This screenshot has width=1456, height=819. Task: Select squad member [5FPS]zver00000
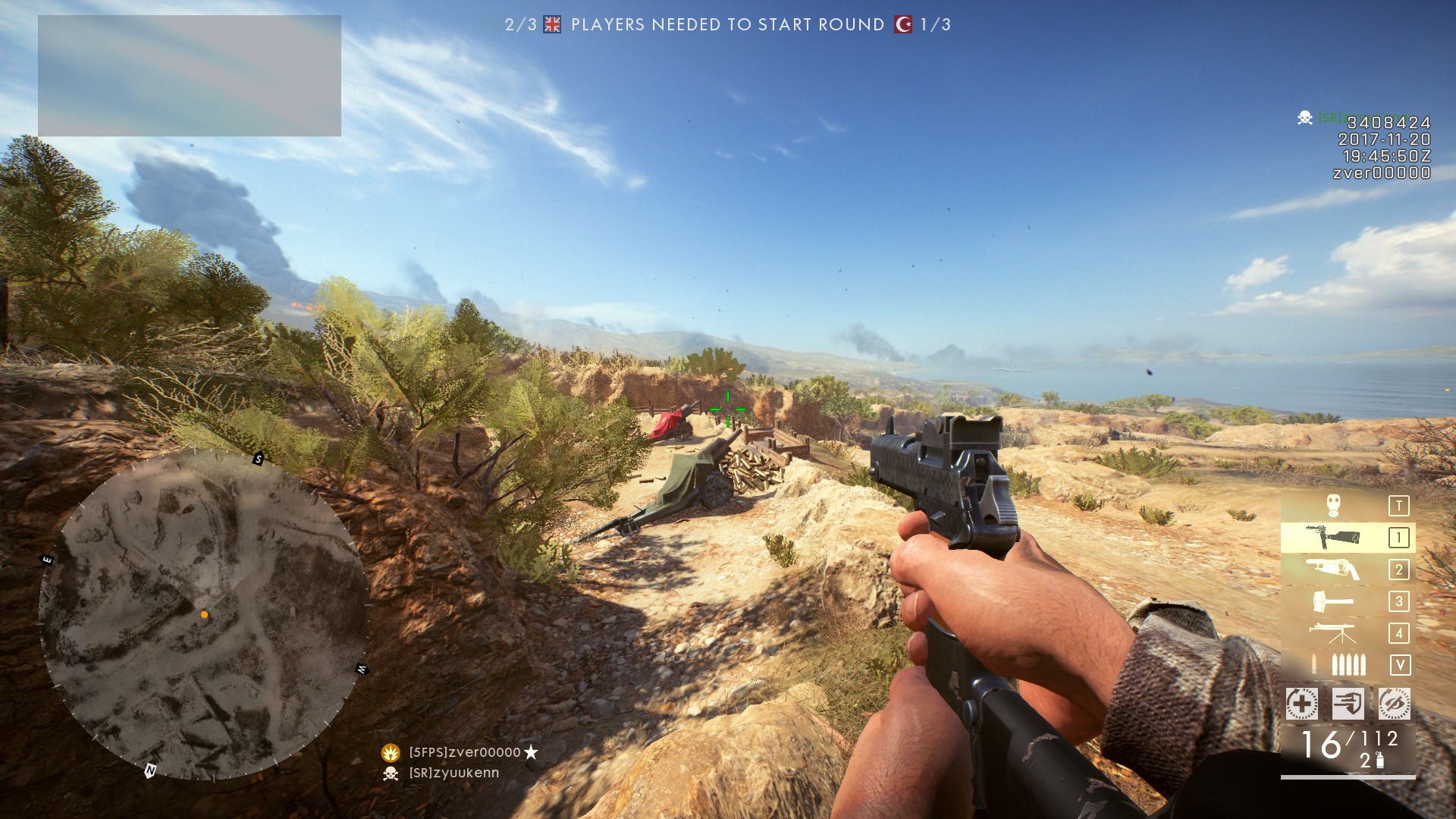point(464,752)
